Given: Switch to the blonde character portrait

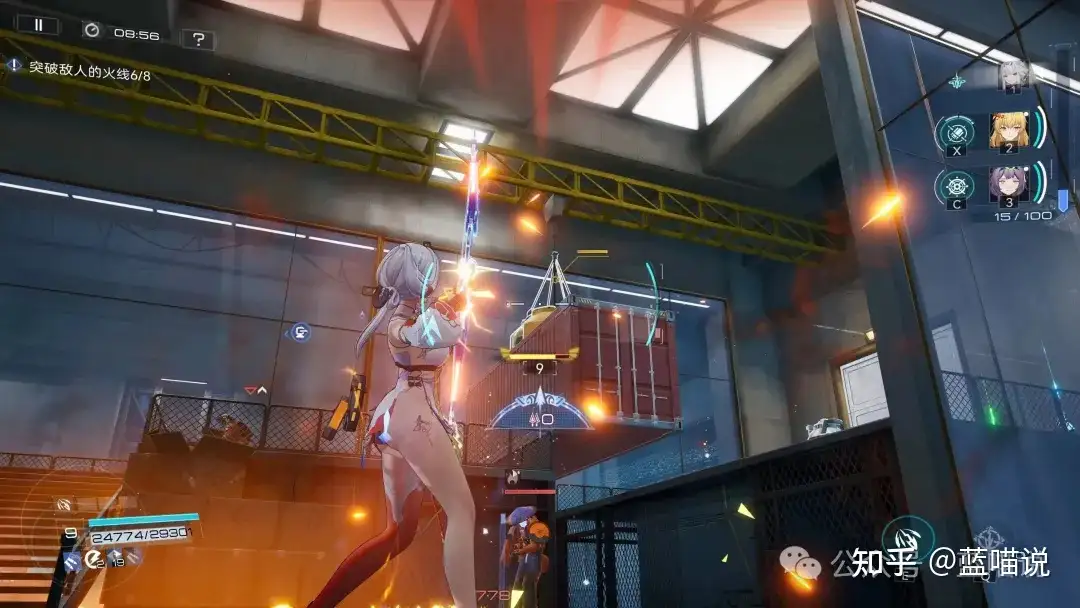Looking at the screenshot, I should click(1009, 131).
